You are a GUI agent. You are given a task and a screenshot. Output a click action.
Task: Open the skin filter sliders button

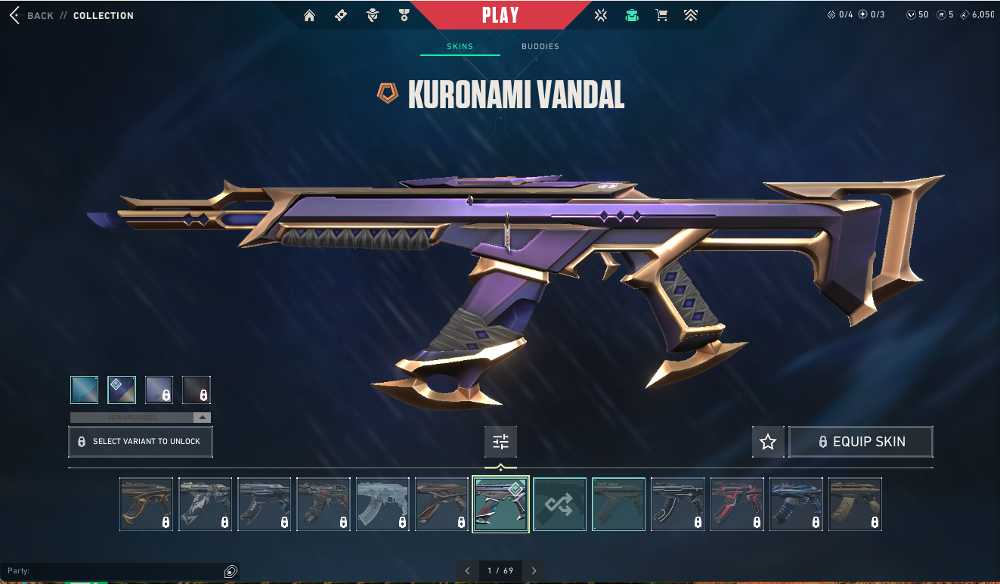500,441
